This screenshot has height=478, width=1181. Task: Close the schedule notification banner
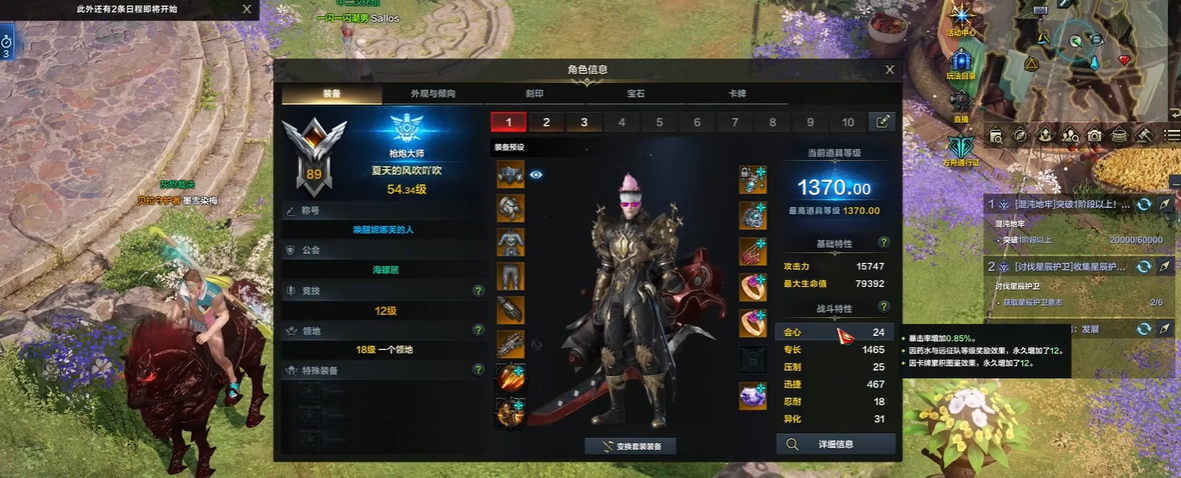pyautogui.click(x=247, y=9)
